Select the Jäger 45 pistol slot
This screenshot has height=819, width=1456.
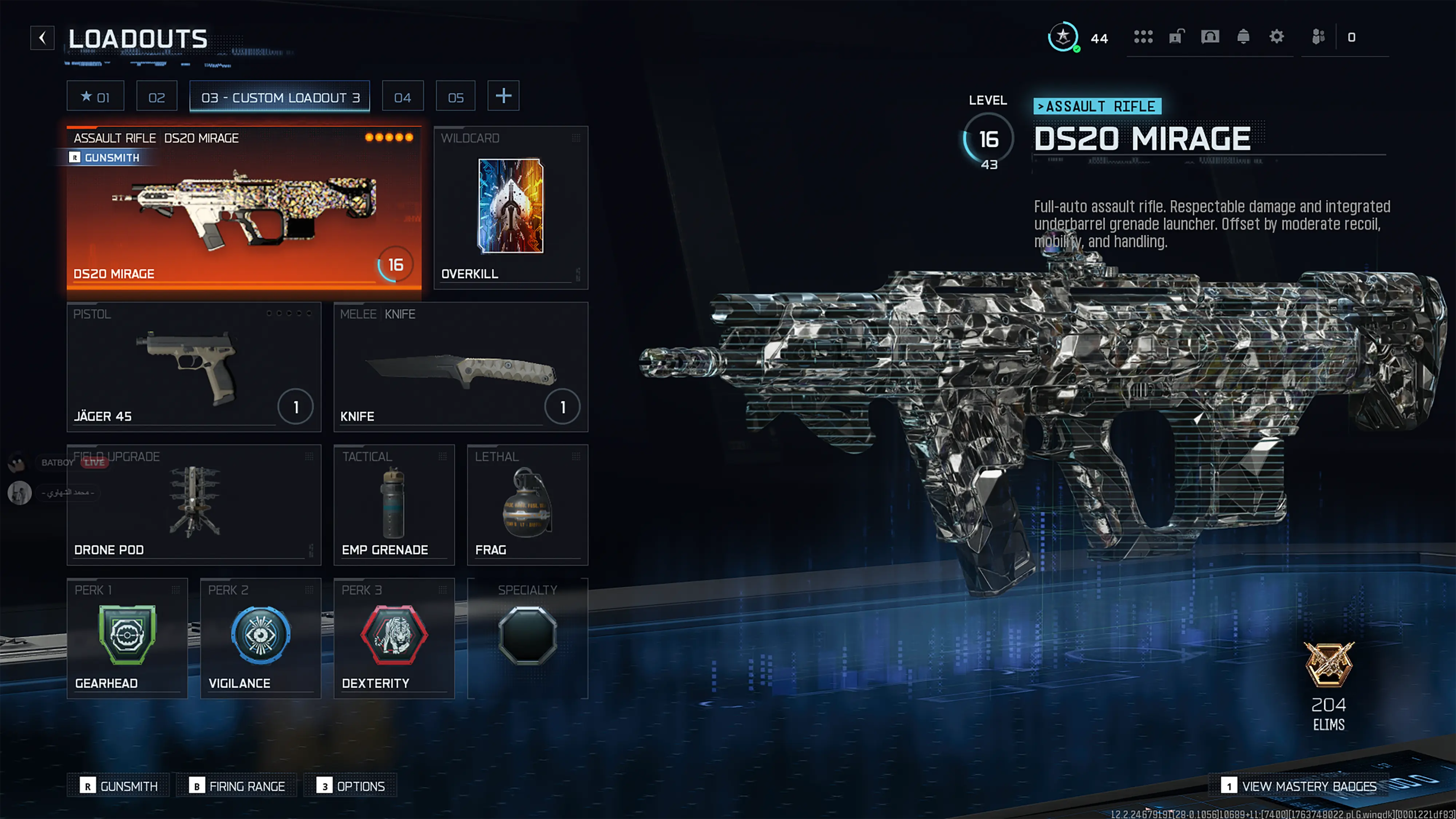[x=193, y=367]
